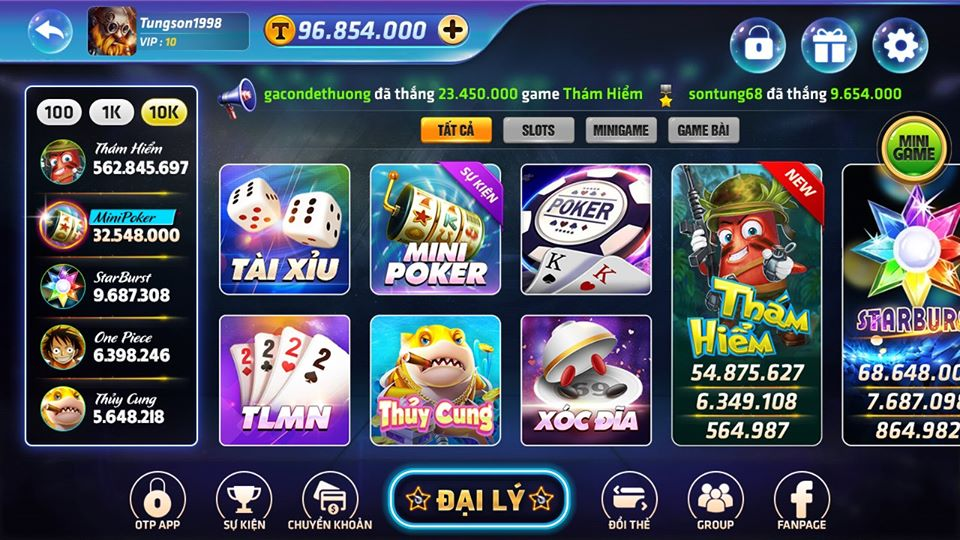Play the TLMN card game

coord(284,380)
